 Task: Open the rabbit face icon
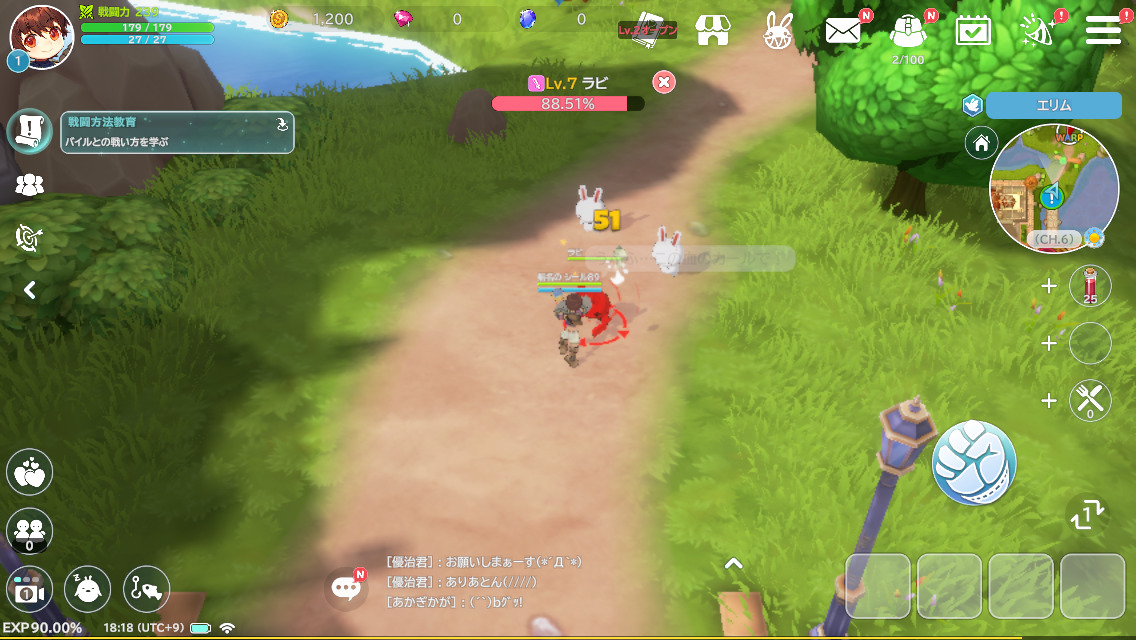[x=777, y=31]
